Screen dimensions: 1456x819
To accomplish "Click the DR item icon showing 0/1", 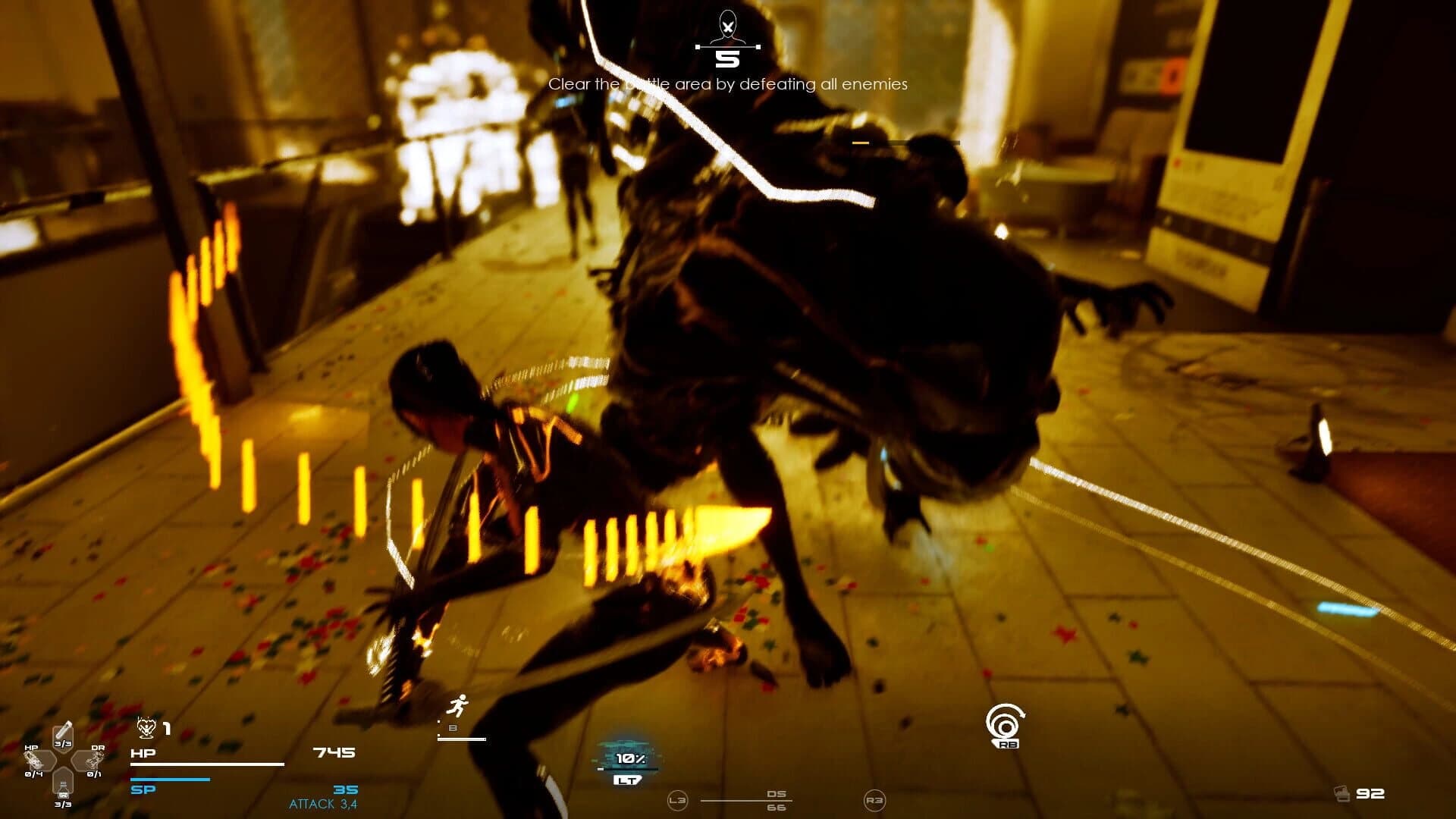I will tap(95, 761).
